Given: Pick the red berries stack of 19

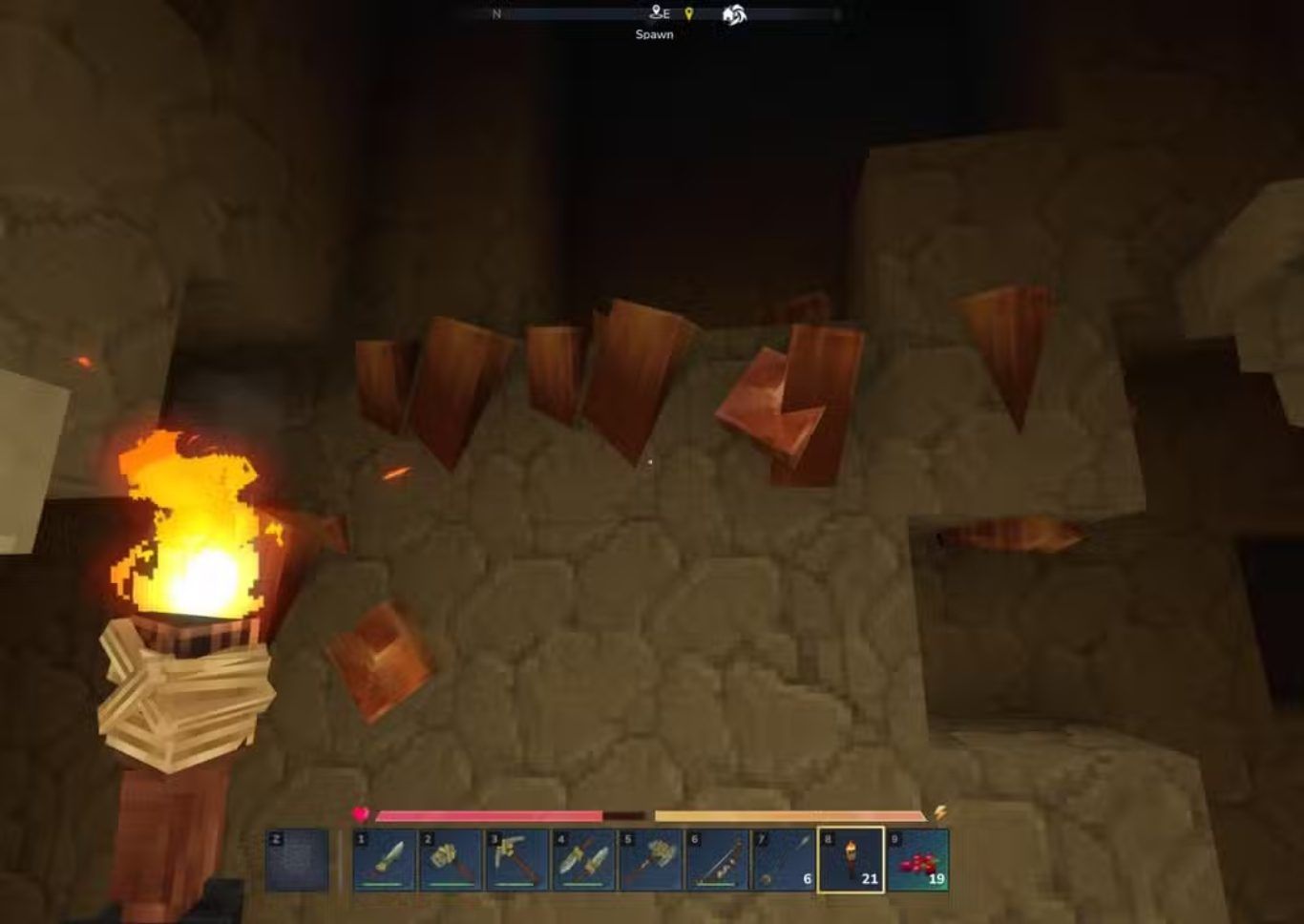Looking at the screenshot, I should (x=918, y=860).
